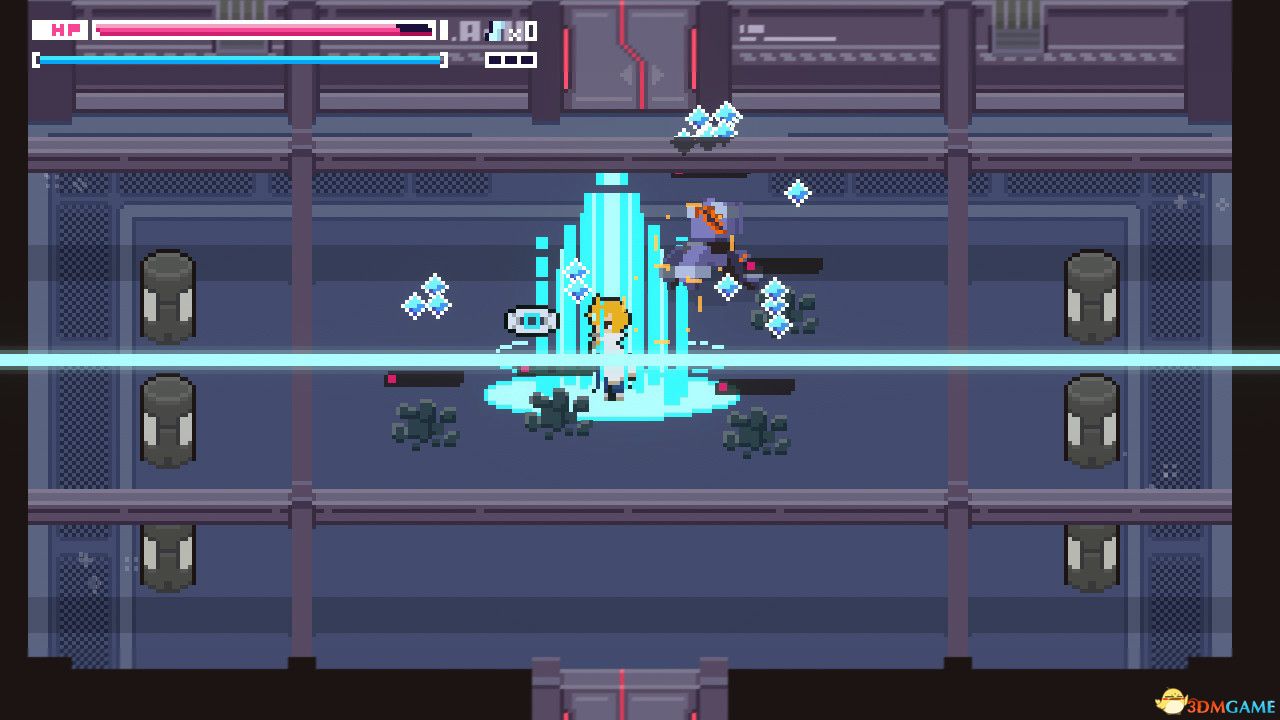Toggle the rightmost ability slot square

(526, 60)
